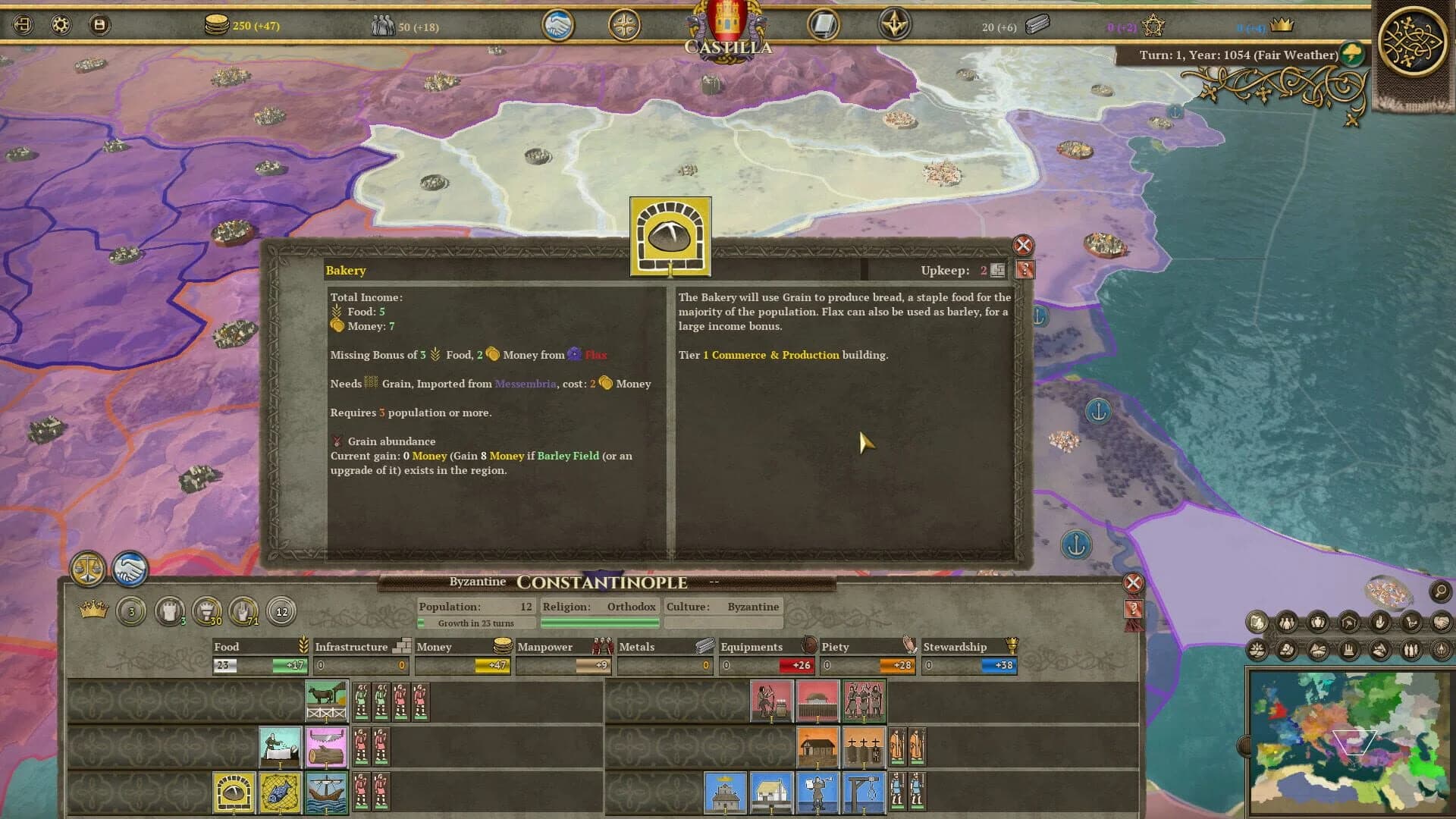Click the Messembria link in the Bakery tooltip
1456x819 pixels.
pyautogui.click(x=526, y=384)
